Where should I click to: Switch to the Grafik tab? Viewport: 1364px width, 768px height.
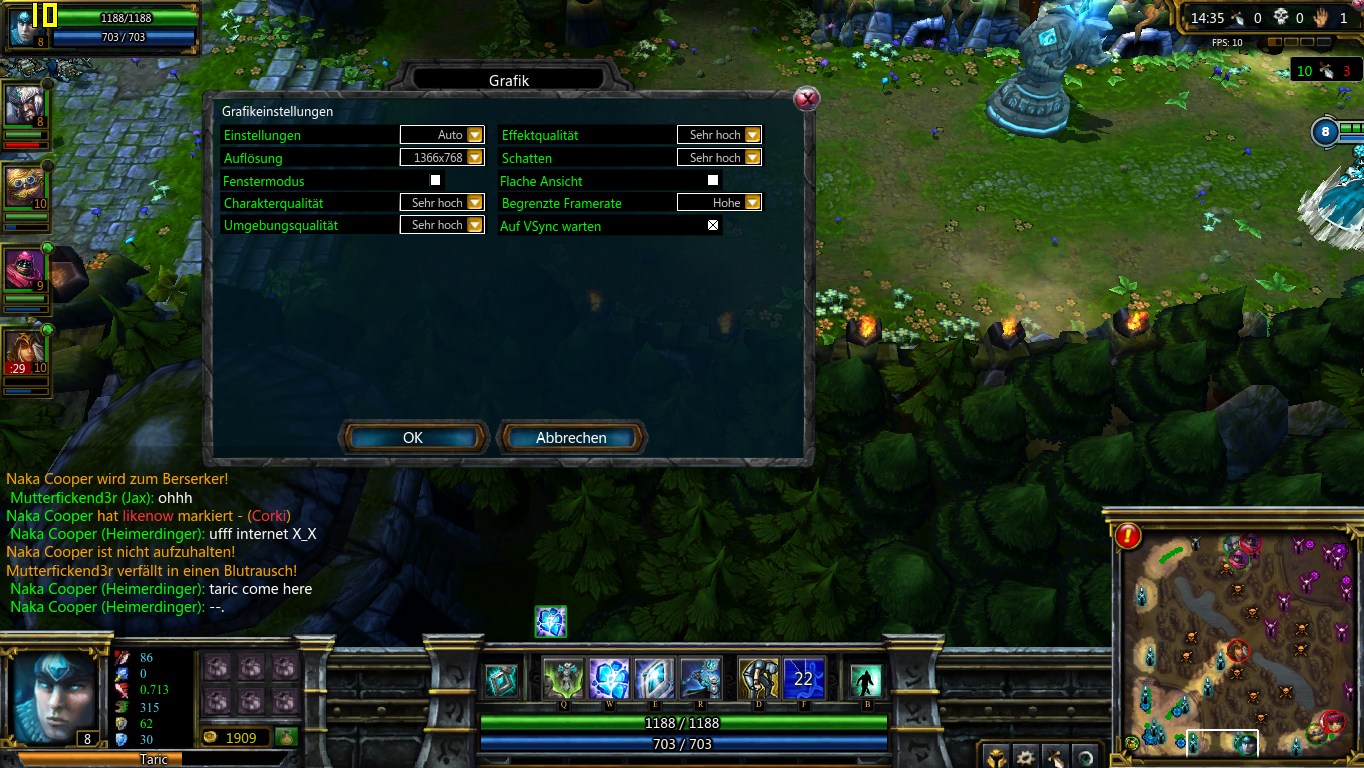[x=511, y=80]
